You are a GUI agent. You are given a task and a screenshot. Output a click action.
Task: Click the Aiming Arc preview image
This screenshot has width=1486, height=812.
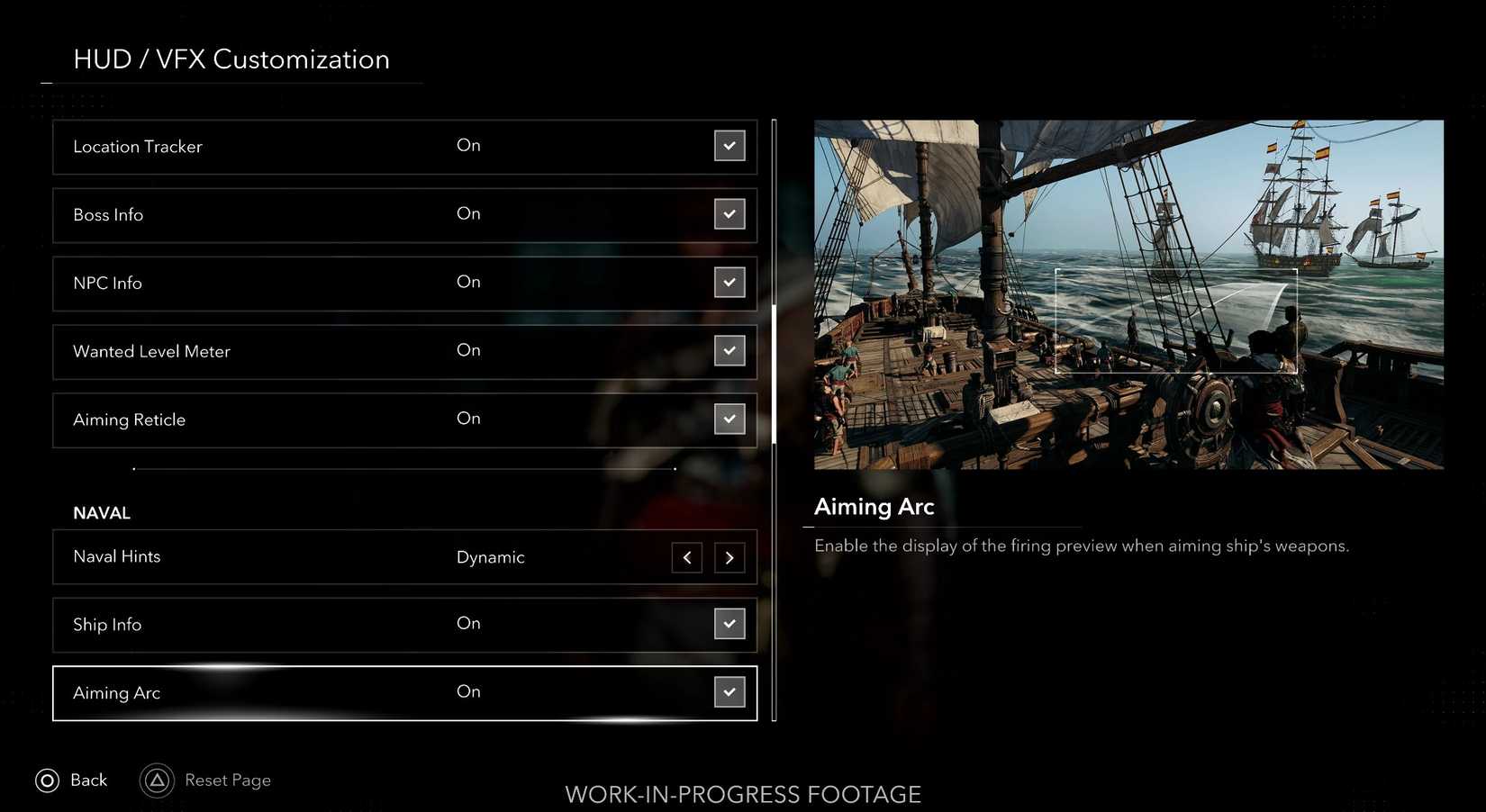(1128, 294)
